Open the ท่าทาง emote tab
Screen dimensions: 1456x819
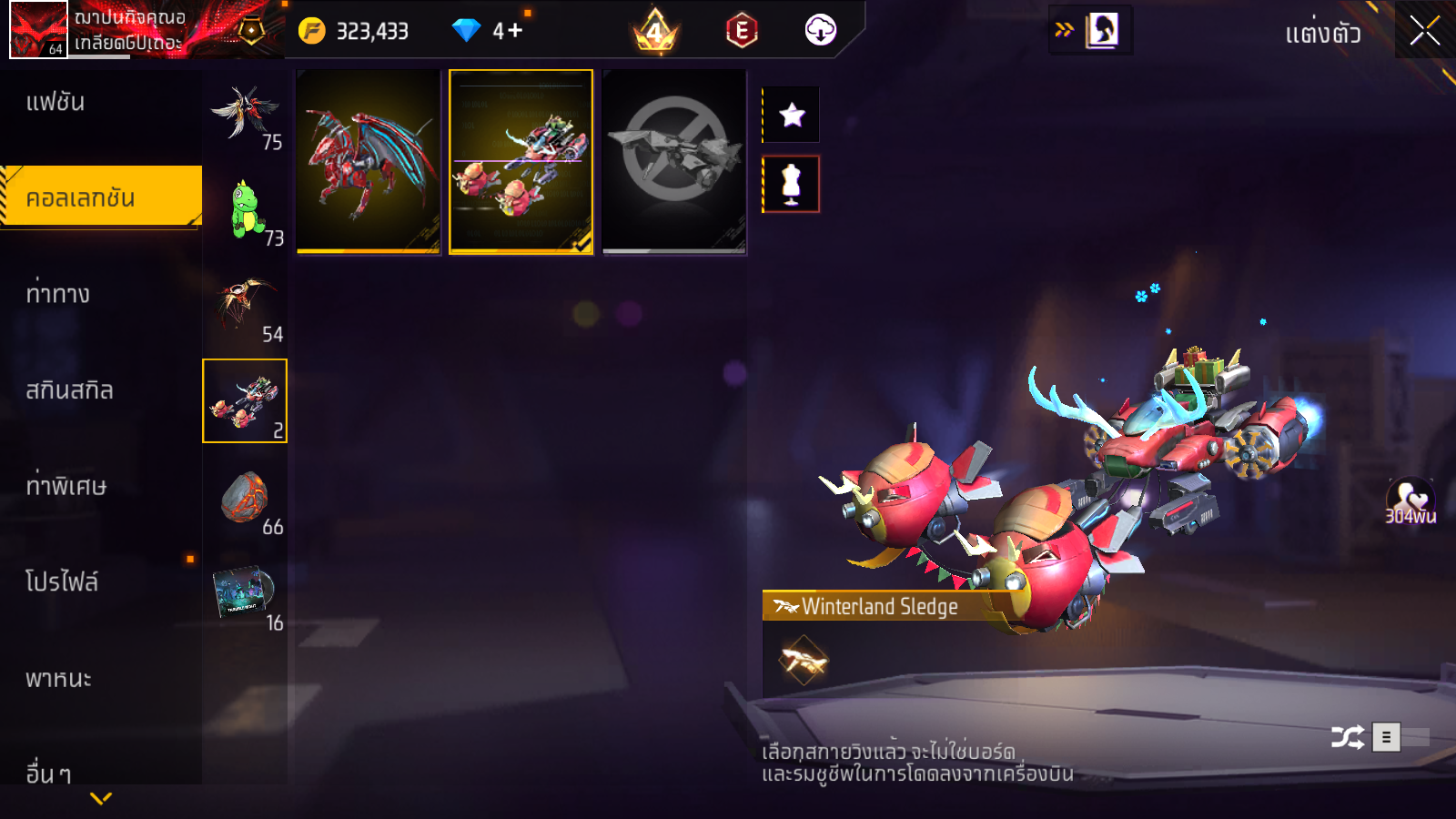click(58, 294)
